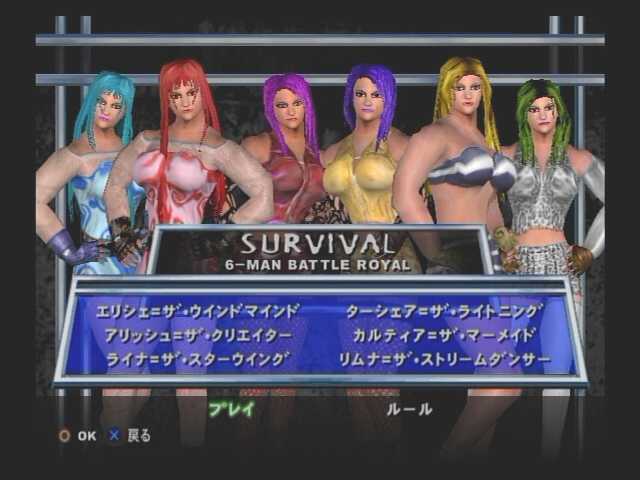Open the ルール (Rules) option
The image size is (640, 480).
coord(410,408)
